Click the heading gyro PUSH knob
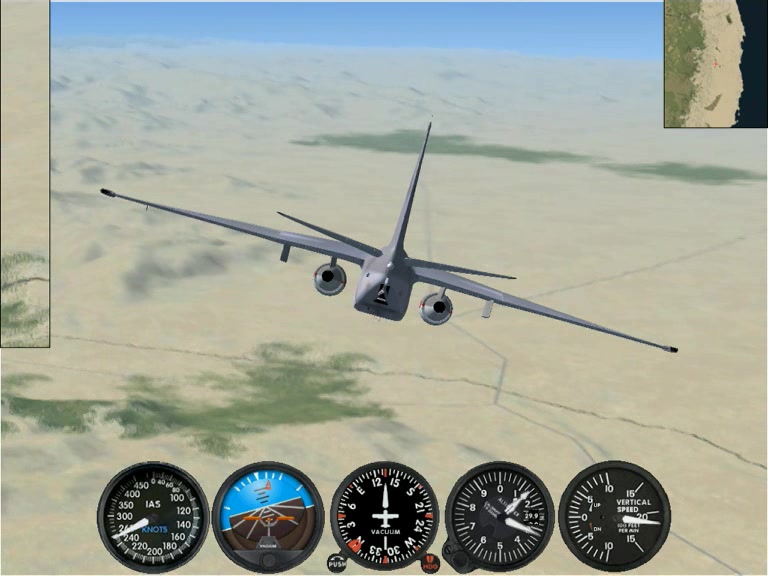Viewport: 768px width, 576px height. coord(338,563)
